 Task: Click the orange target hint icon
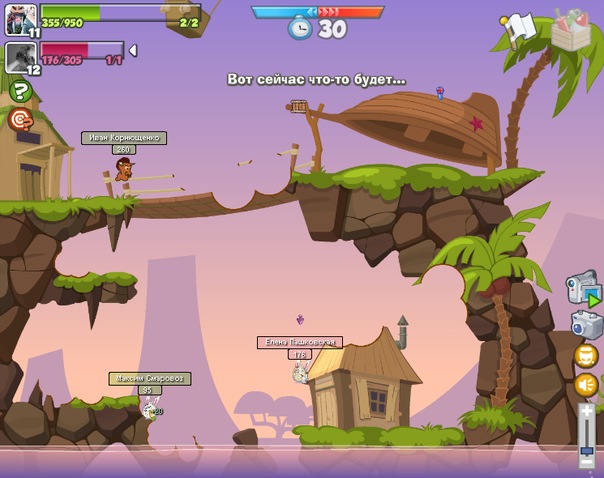click(x=20, y=120)
